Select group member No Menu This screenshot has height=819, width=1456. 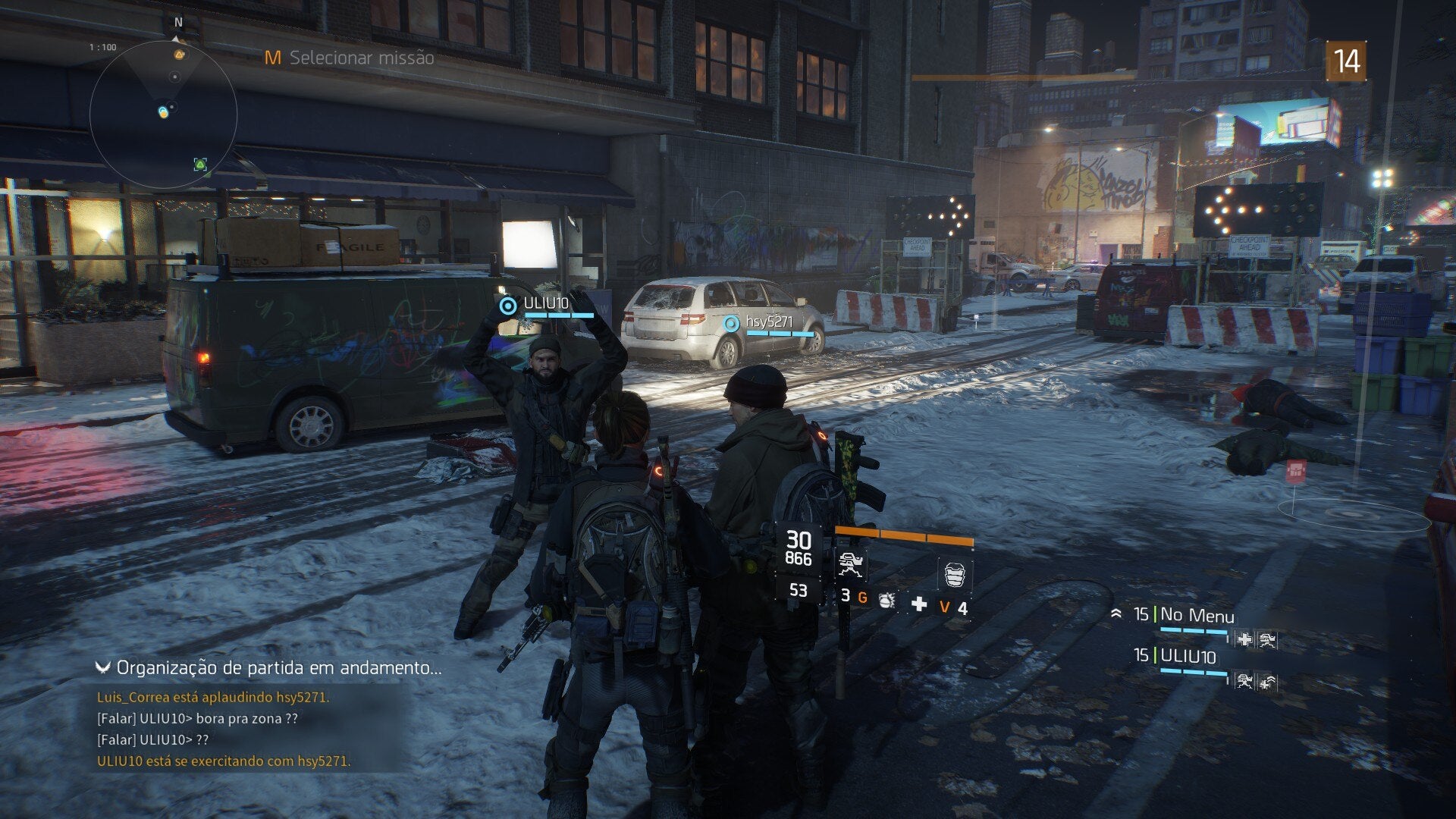point(1196,615)
